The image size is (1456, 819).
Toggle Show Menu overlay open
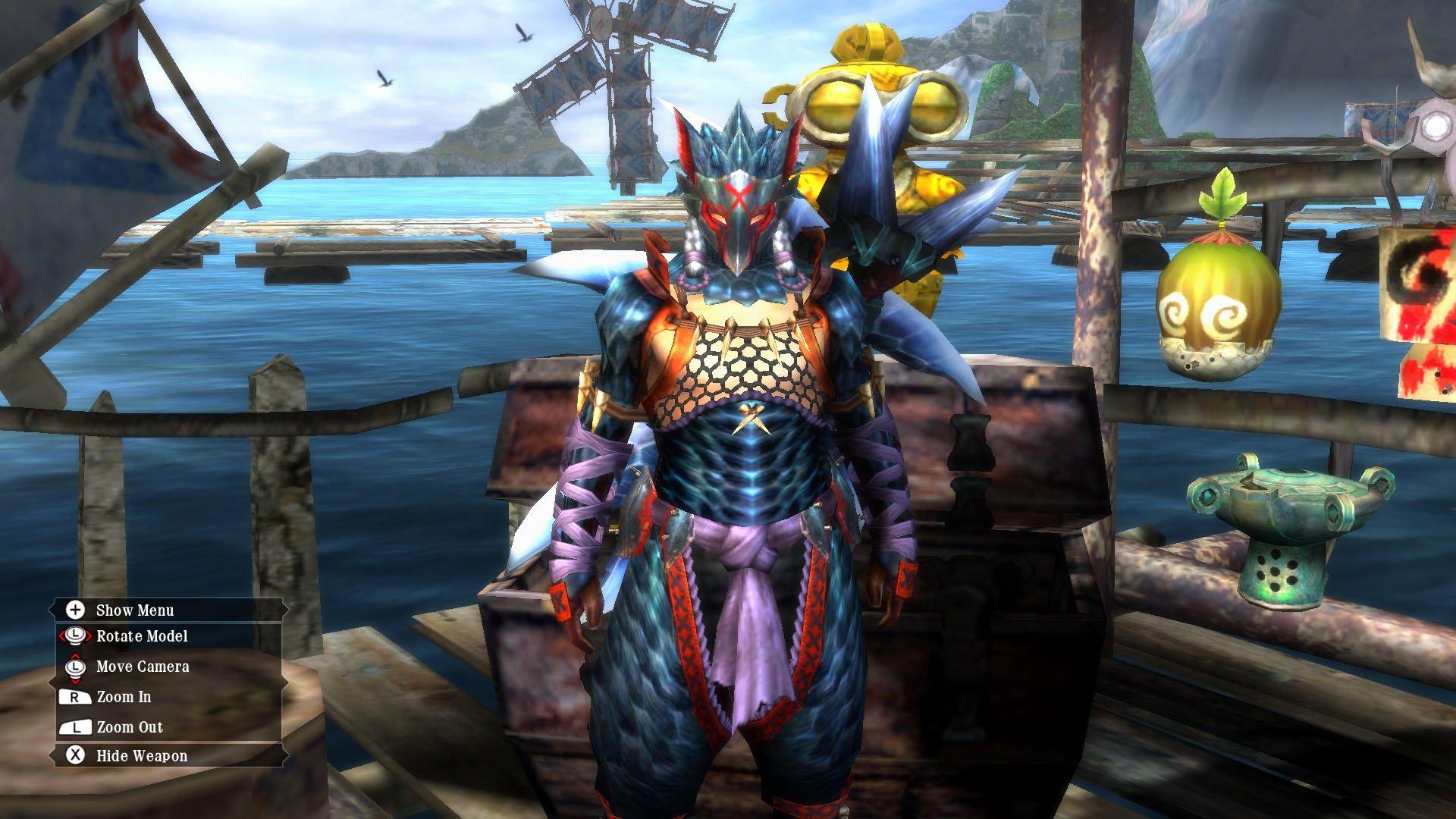134,609
